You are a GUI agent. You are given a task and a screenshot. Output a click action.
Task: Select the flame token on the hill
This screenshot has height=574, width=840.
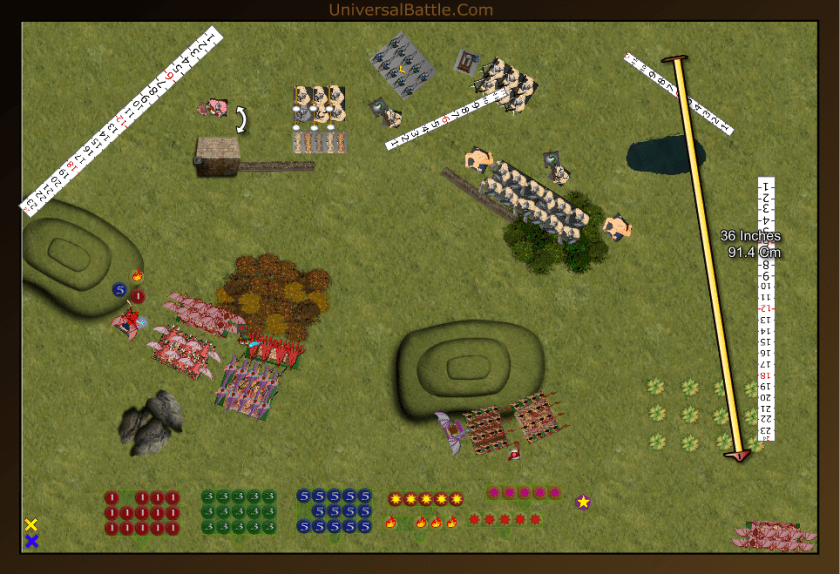pos(137,276)
